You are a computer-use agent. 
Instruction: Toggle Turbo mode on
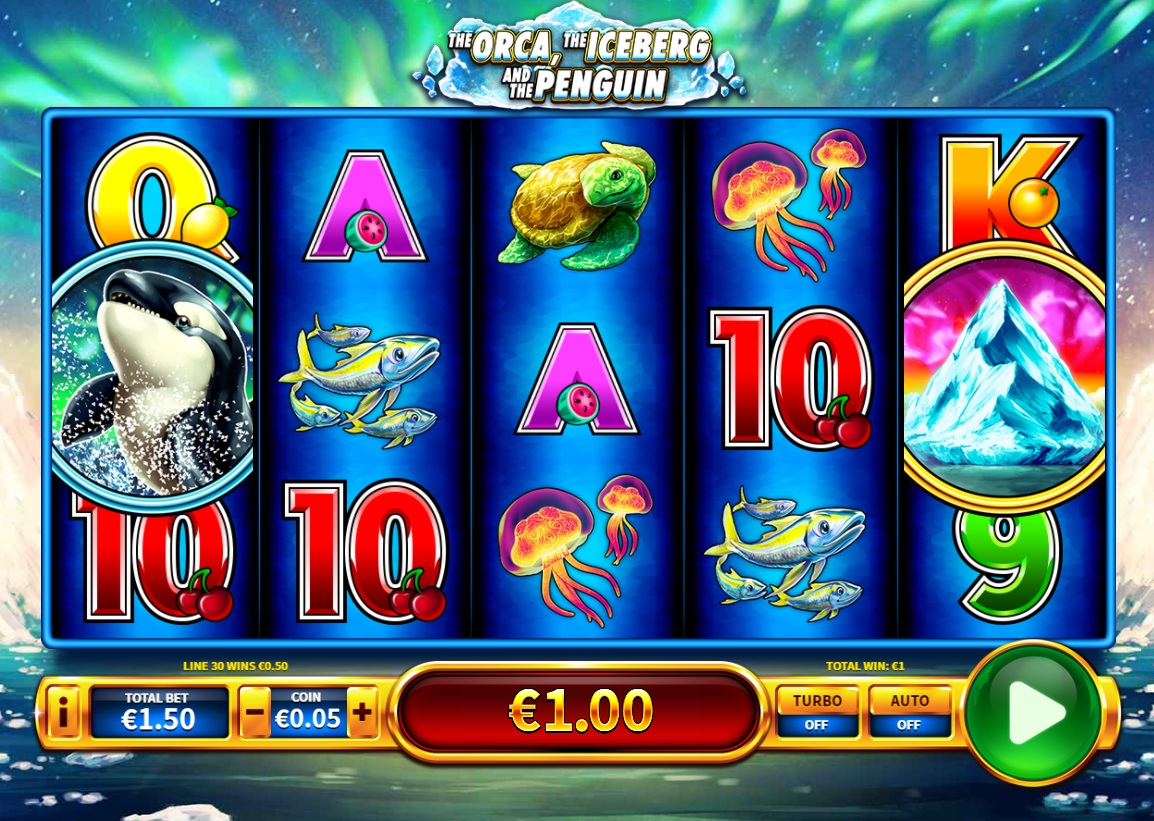[x=817, y=711]
